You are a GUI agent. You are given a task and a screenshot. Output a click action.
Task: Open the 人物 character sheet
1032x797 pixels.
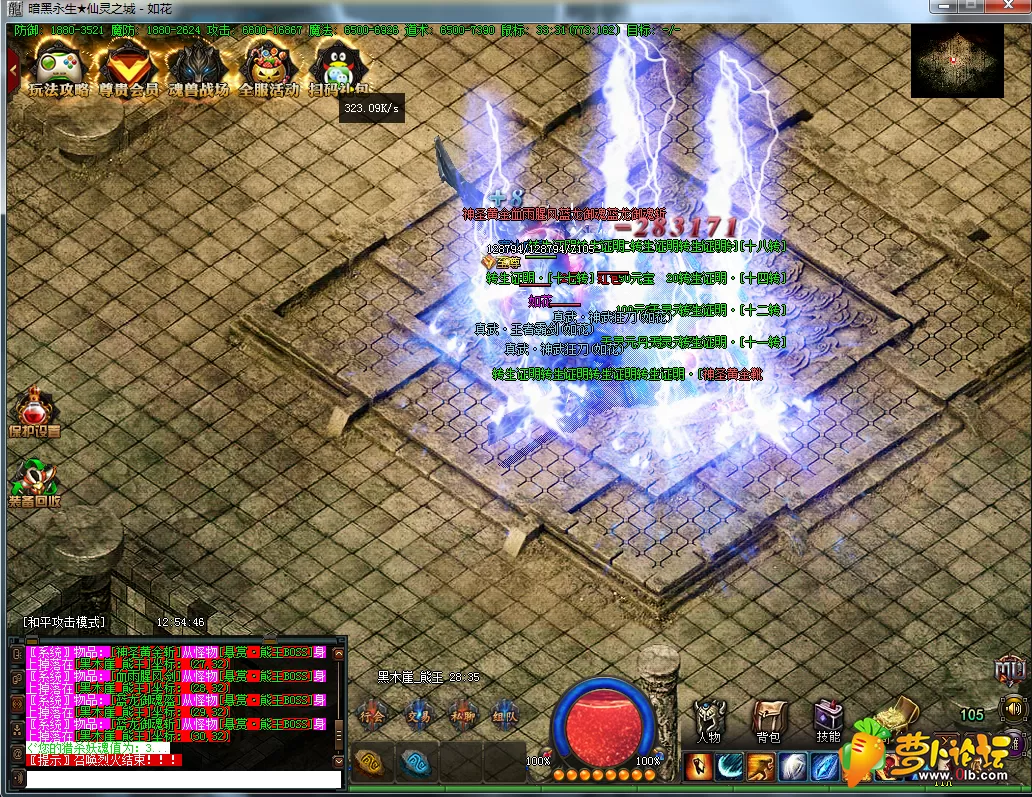(x=709, y=720)
